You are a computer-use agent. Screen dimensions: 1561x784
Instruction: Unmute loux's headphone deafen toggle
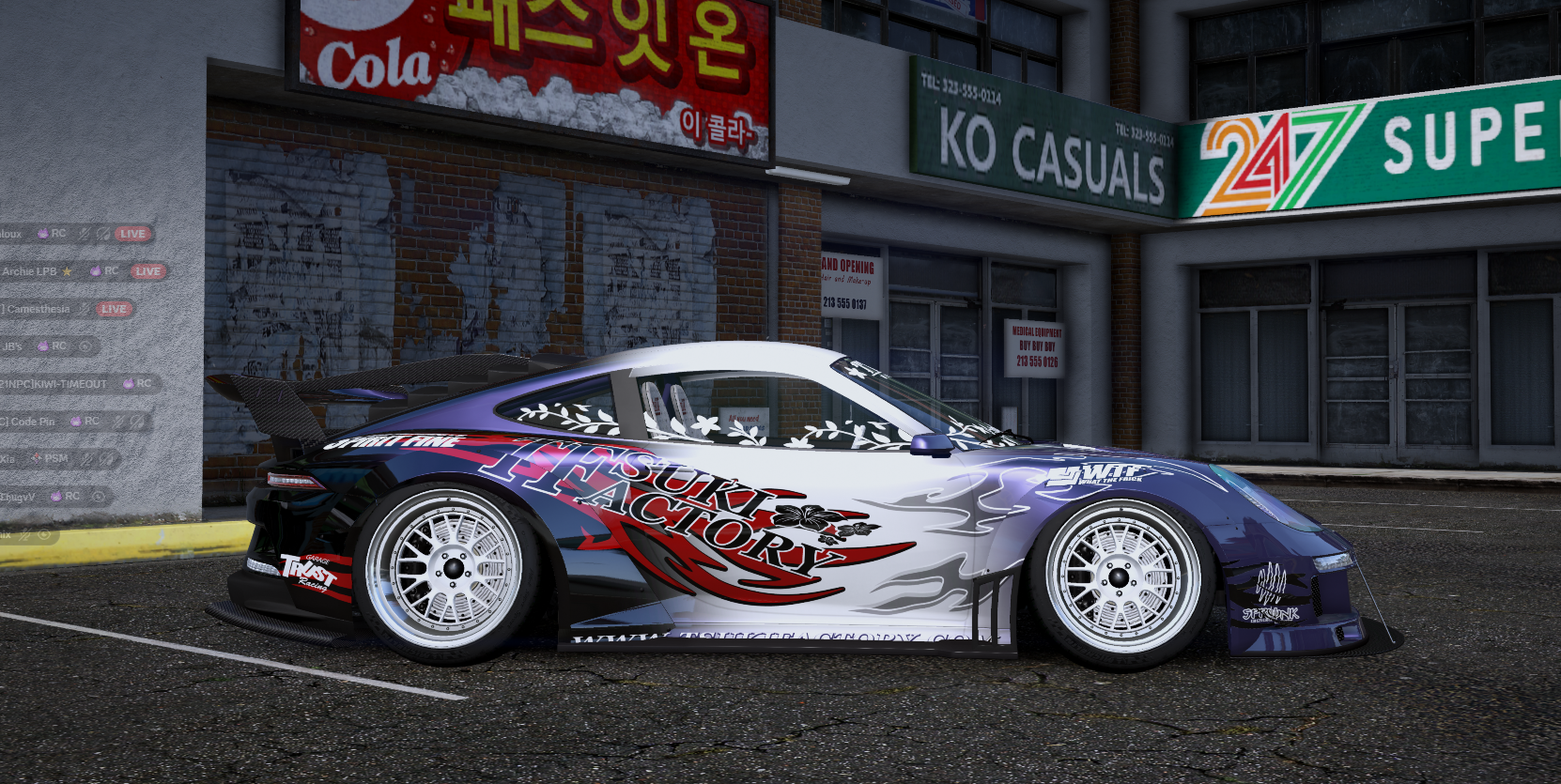click(103, 234)
